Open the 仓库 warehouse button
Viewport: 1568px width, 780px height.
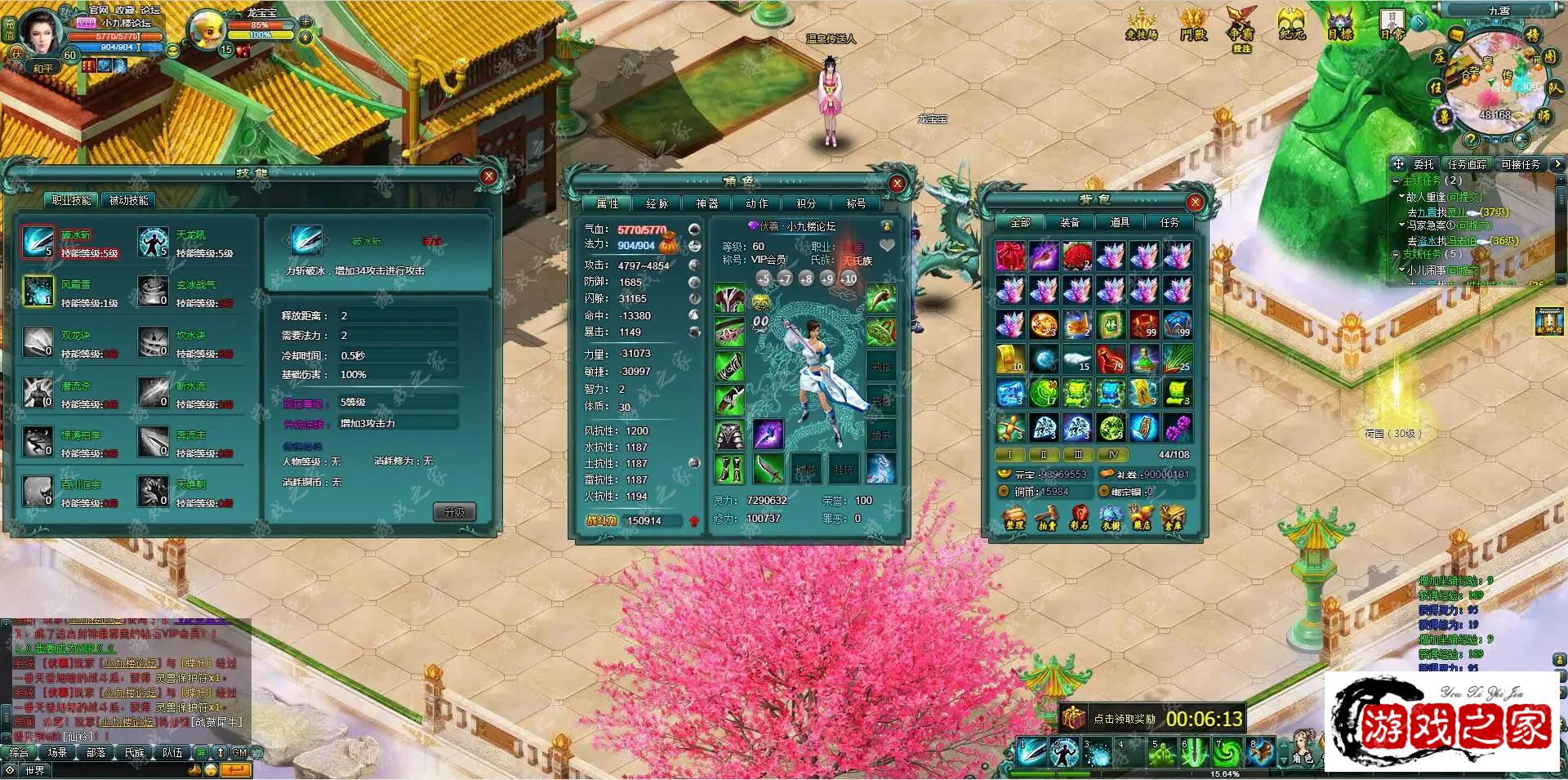coord(1172,518)
